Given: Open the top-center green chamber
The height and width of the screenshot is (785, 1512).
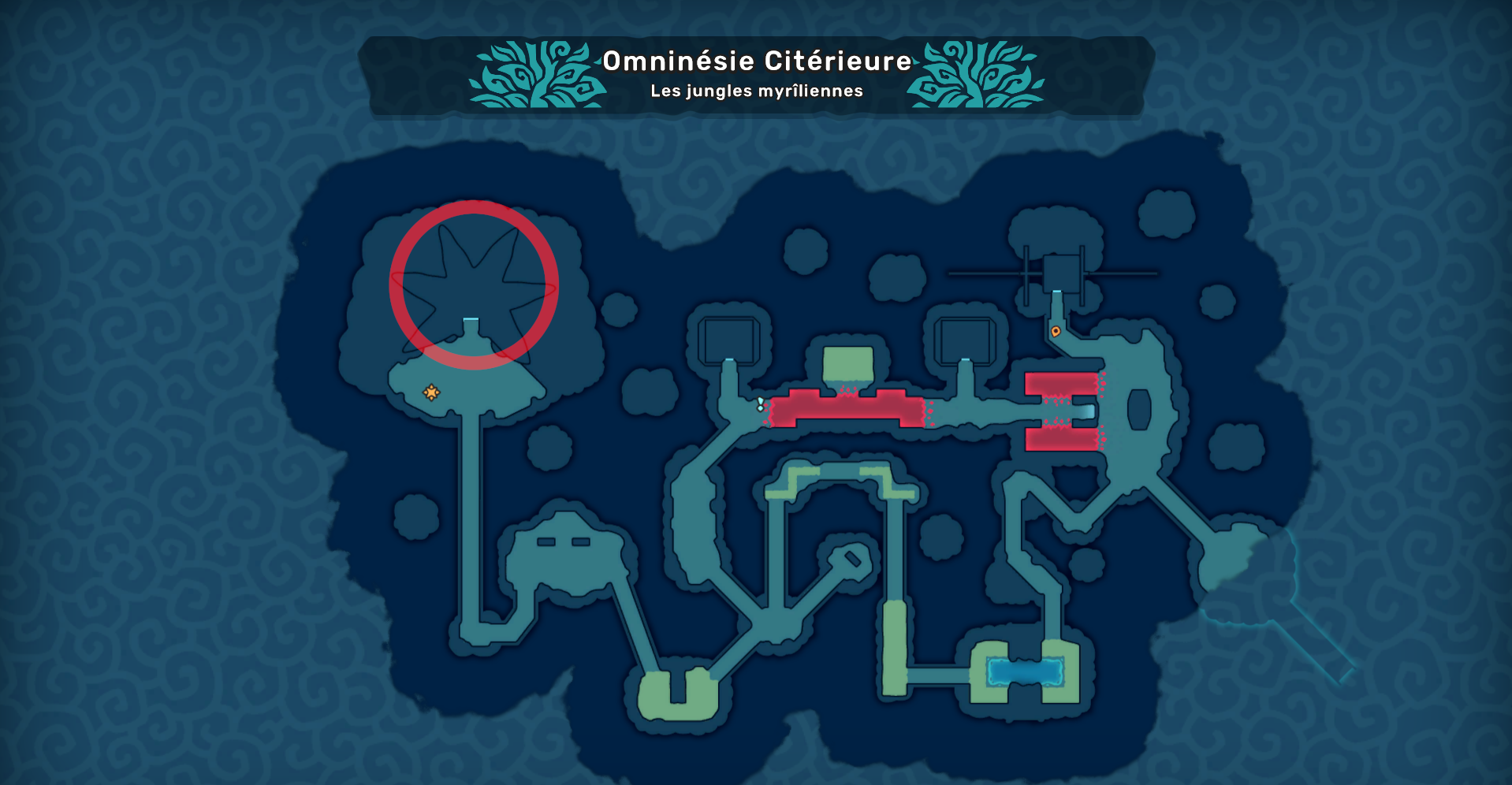Looking at the screenshot, I should click(846, 363).
